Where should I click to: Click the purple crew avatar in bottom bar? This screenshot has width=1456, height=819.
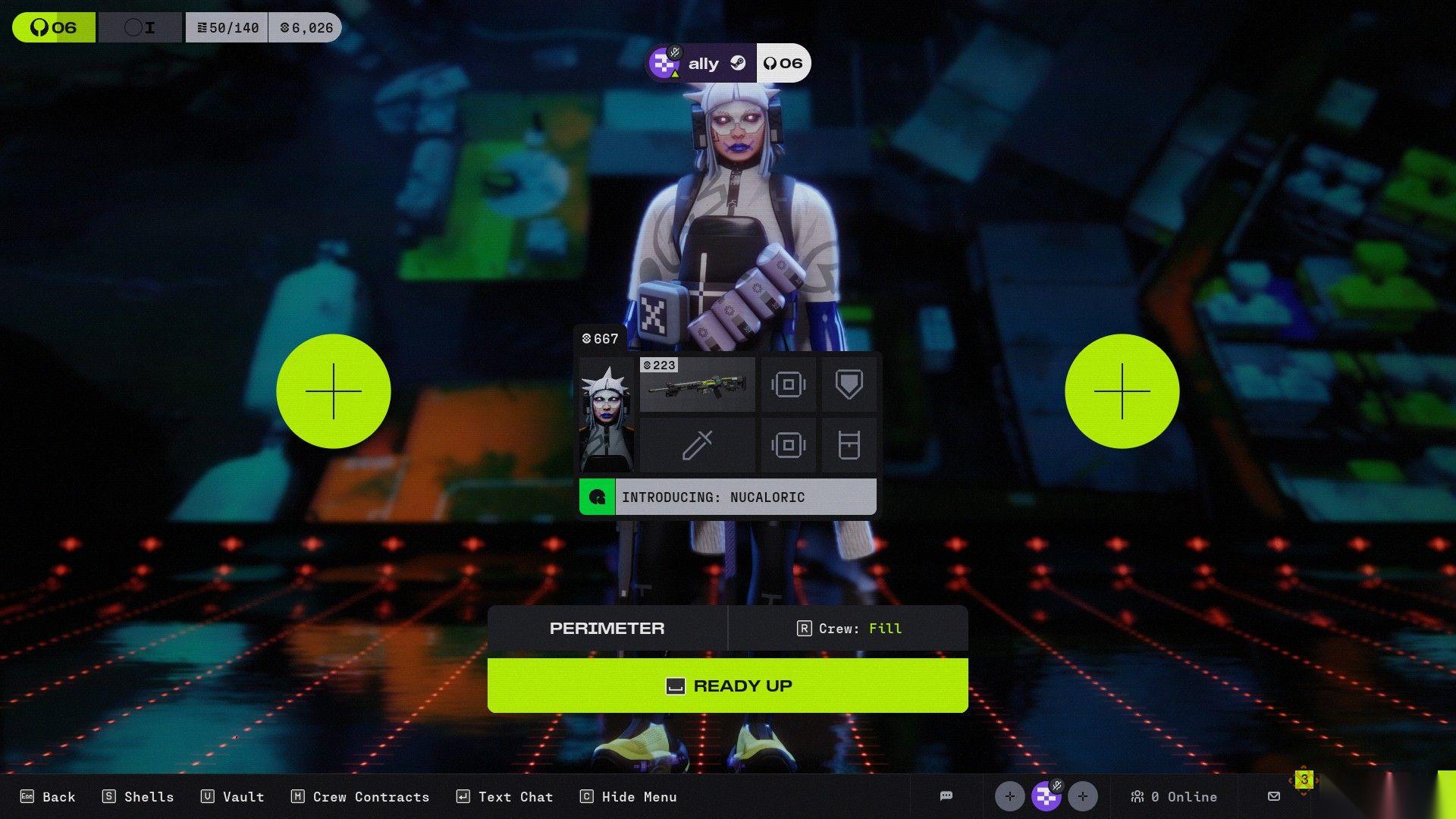(x=1046, y=796)
